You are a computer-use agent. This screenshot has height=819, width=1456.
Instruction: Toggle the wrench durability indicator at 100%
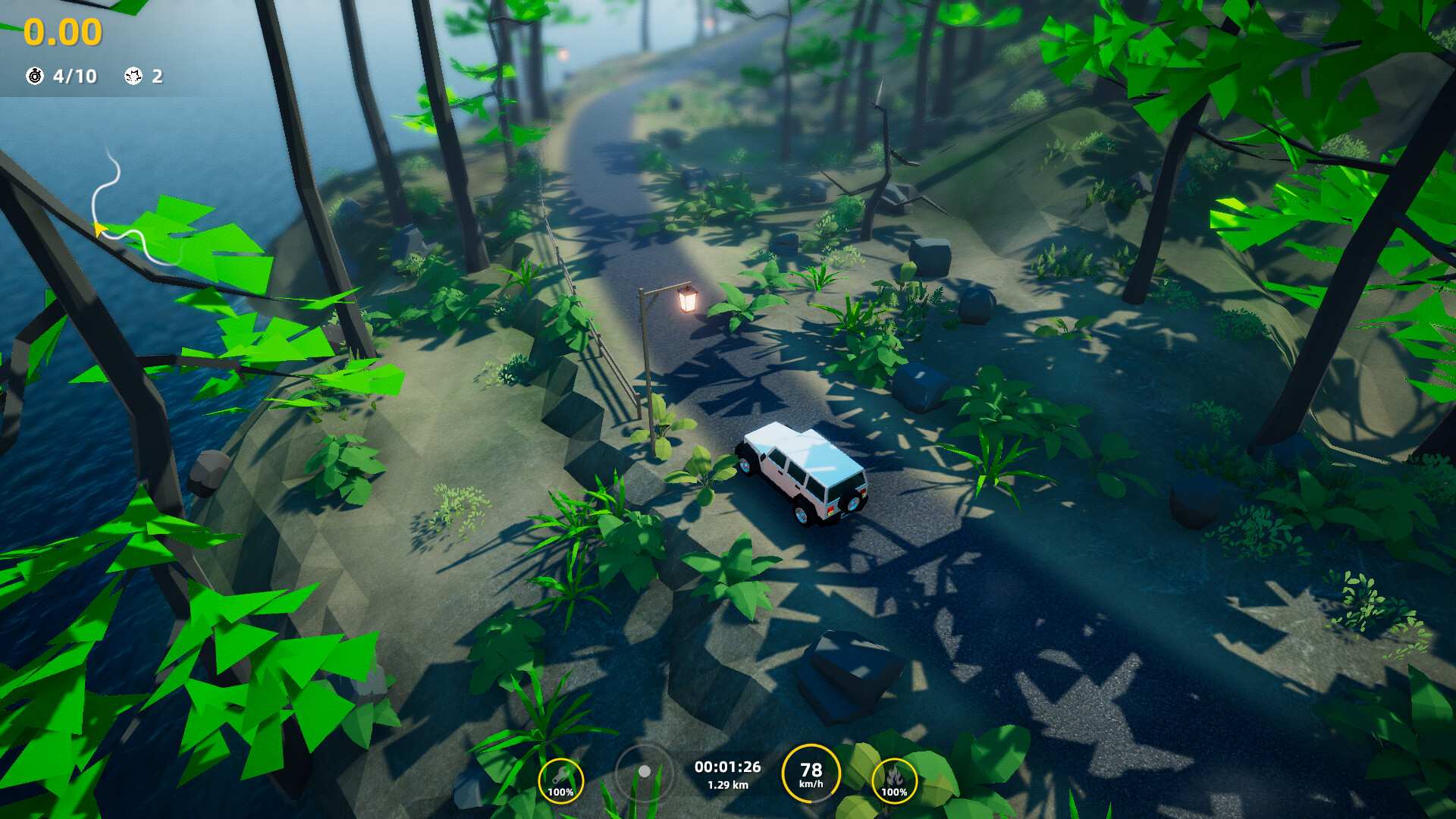click(560, 792)
